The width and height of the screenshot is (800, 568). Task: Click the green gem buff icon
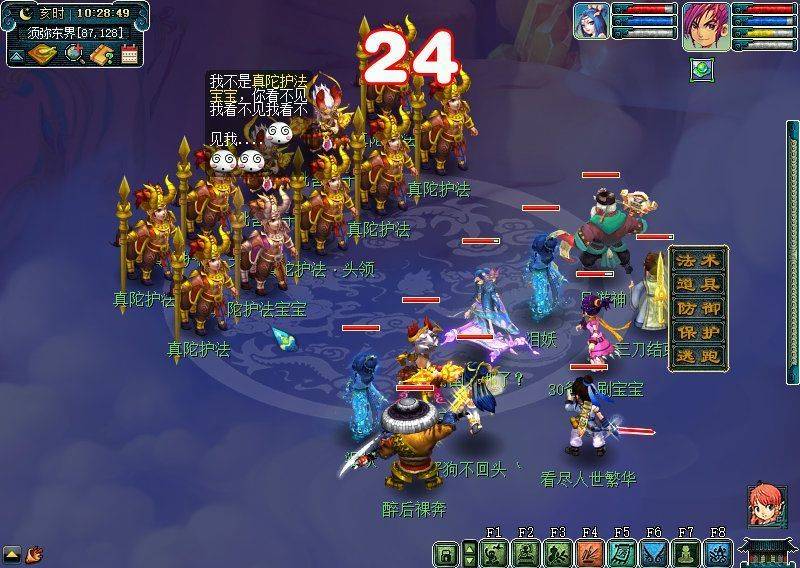pos(702,70)
